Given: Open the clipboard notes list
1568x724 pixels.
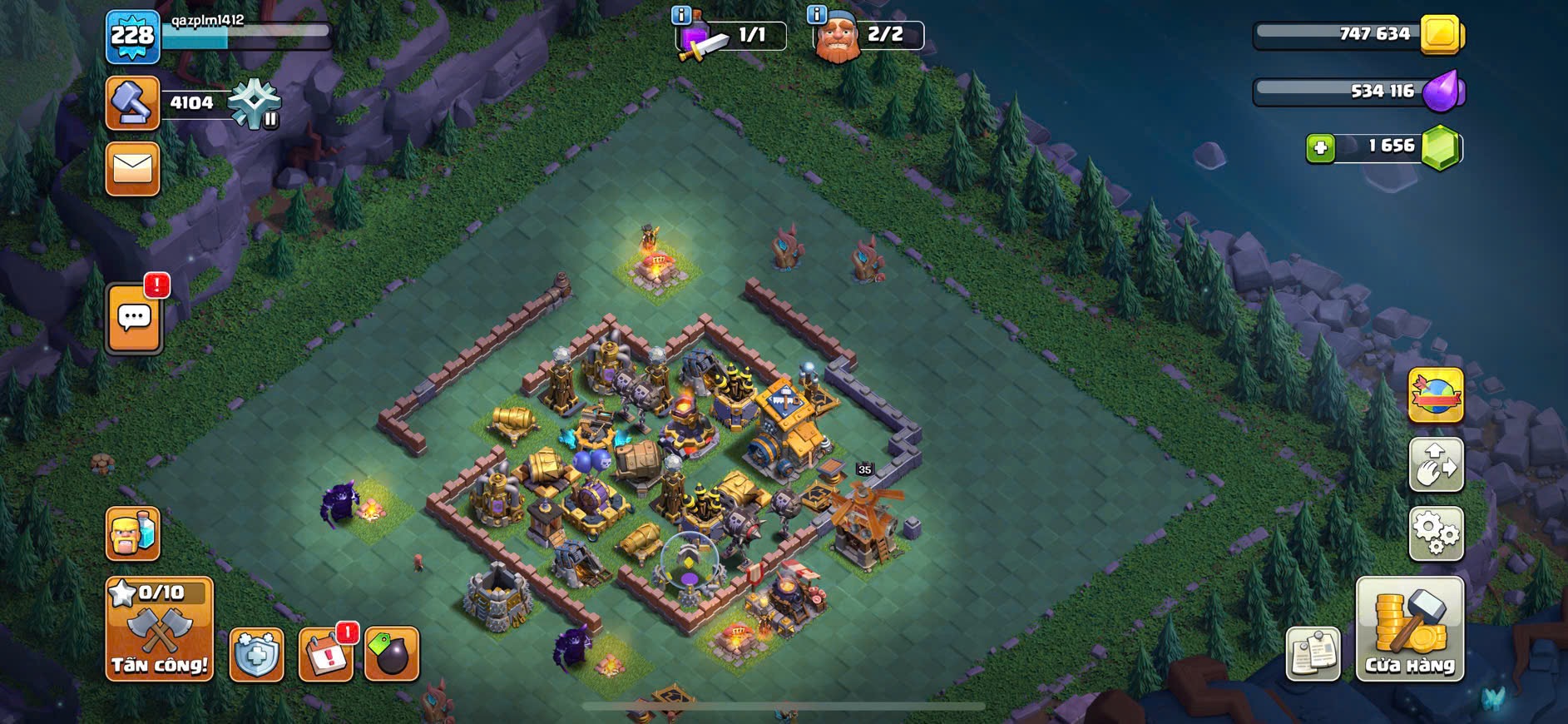Looking at the screenshot, I should (x=1313, y=653).
